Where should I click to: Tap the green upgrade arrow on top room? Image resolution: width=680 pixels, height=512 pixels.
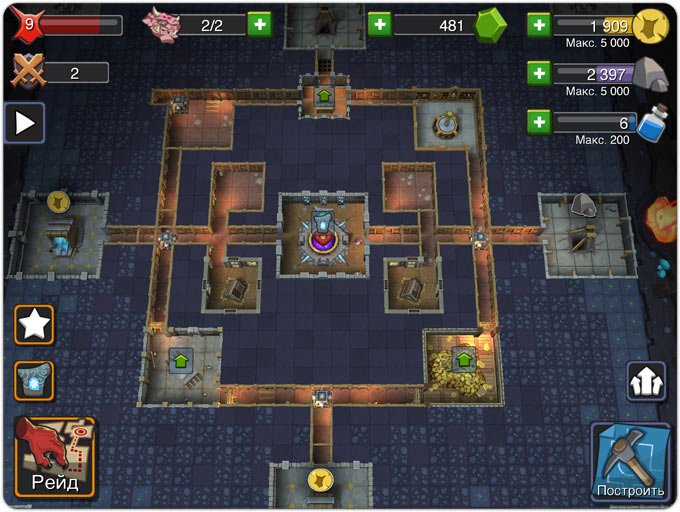(x=324, y=96)
